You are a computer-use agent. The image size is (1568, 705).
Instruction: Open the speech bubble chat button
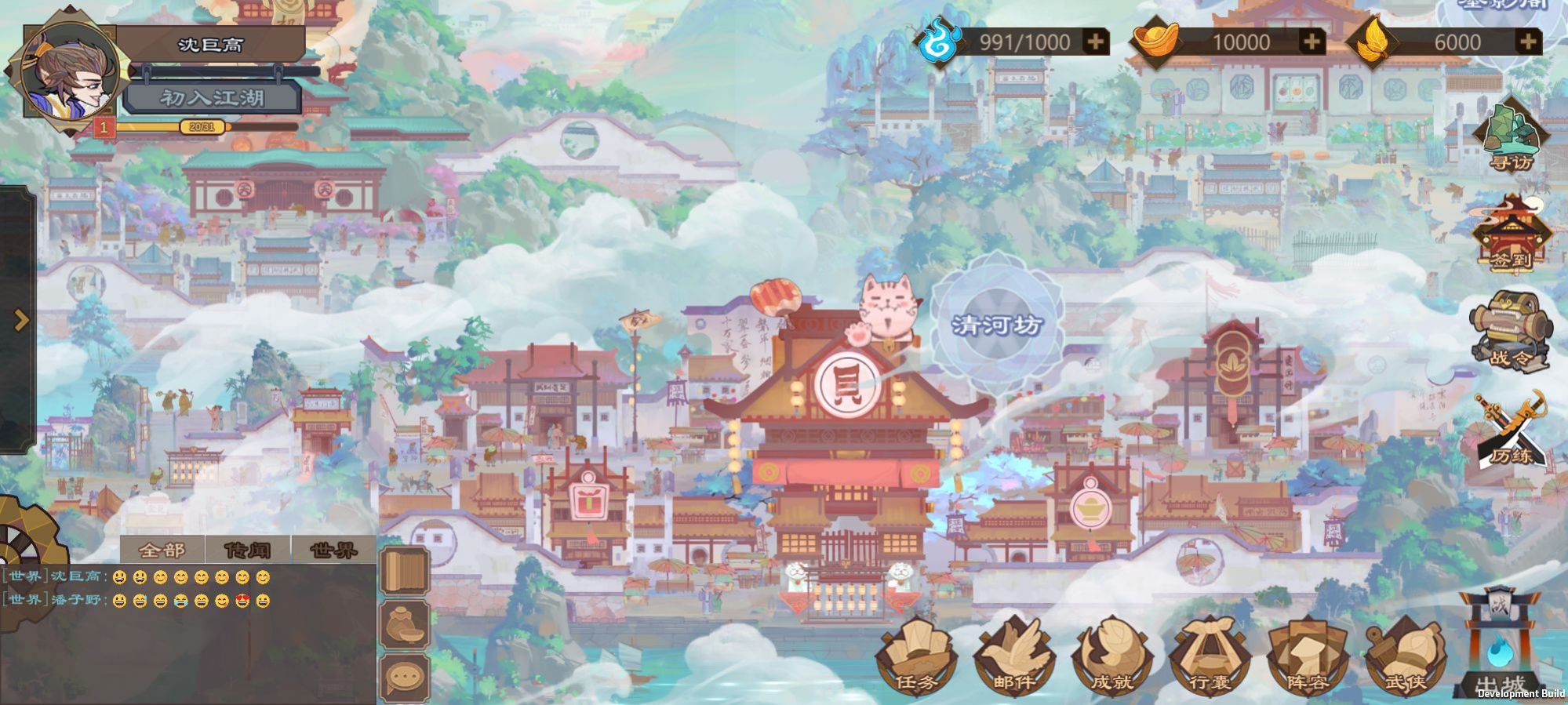coord(405,676)
